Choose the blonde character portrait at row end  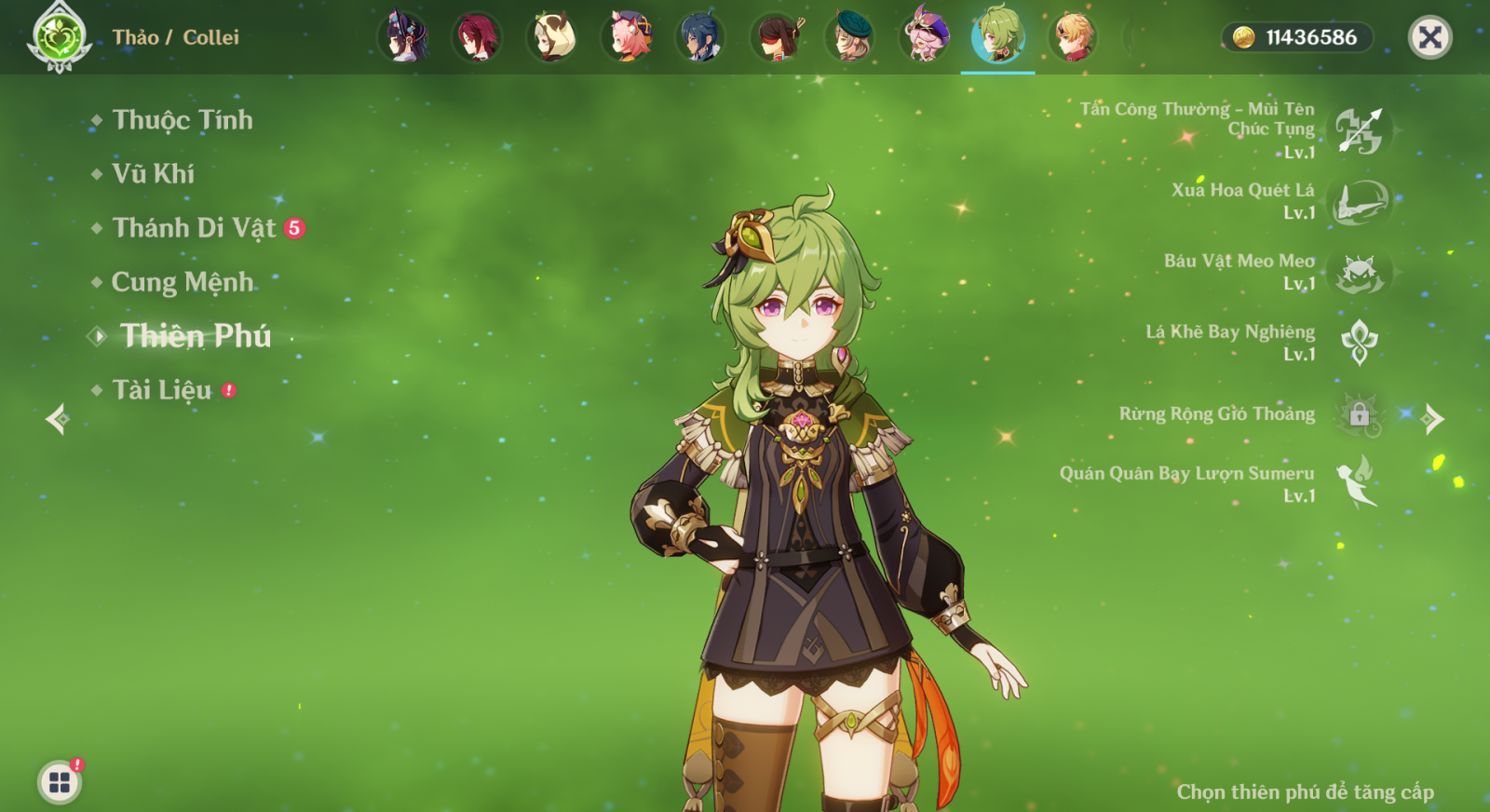[1073, 37]
